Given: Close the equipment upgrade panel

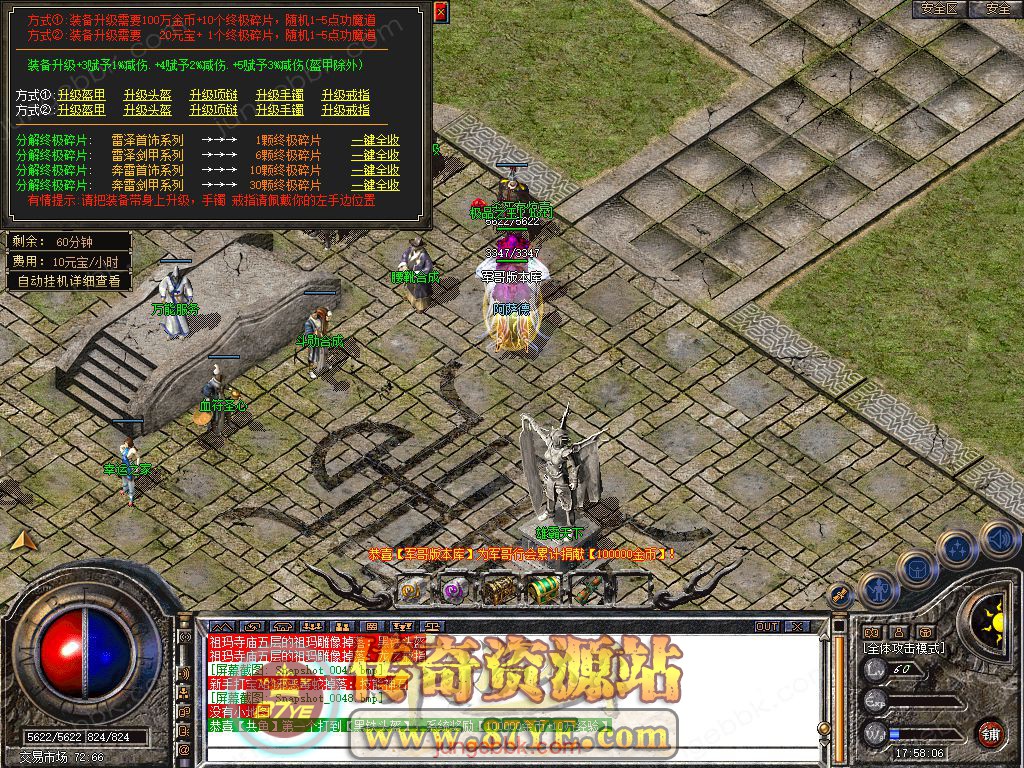Looking at the screenshot, I should click(441, 11).
